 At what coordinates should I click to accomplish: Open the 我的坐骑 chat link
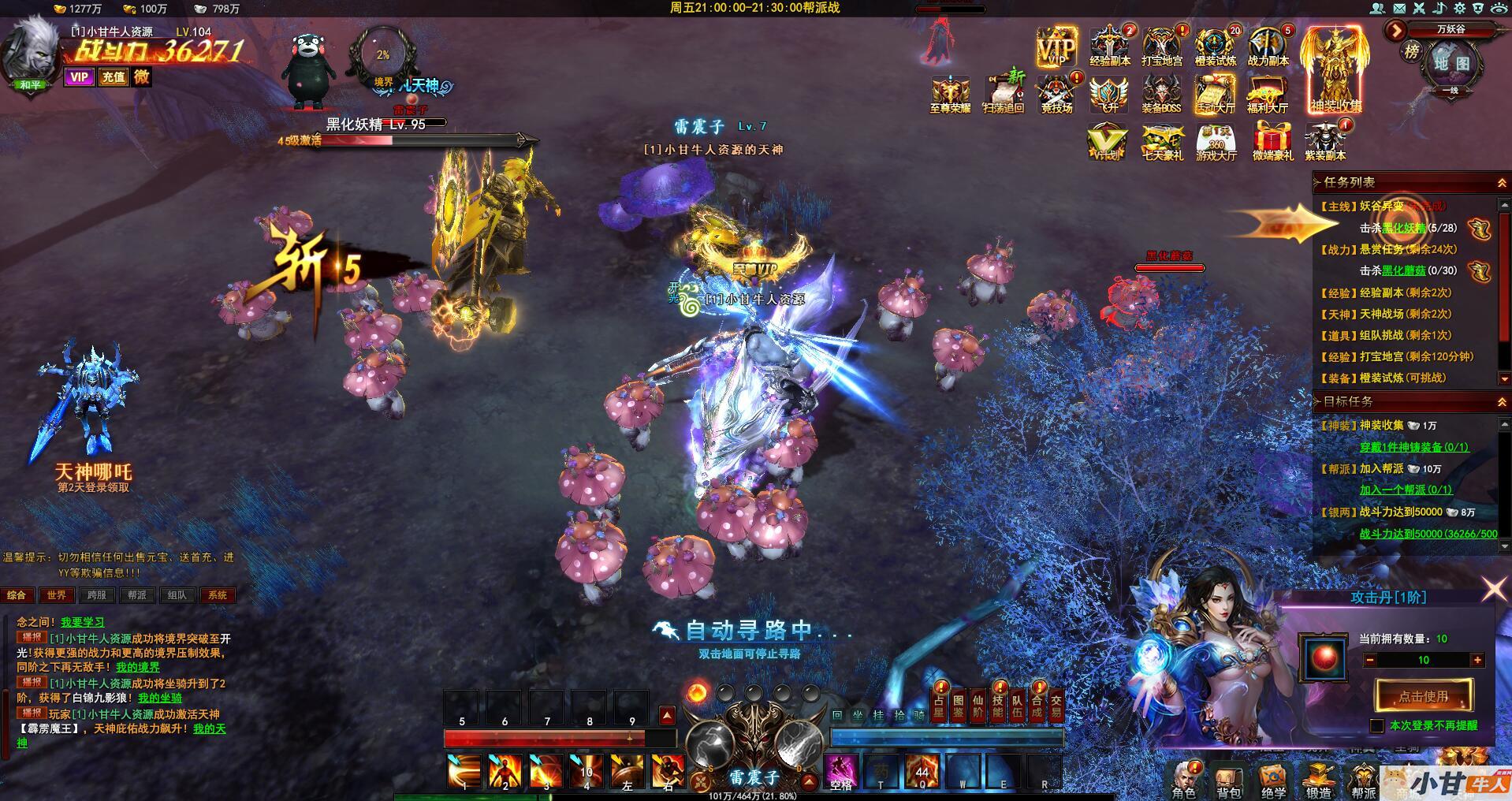tap(160, 698)
